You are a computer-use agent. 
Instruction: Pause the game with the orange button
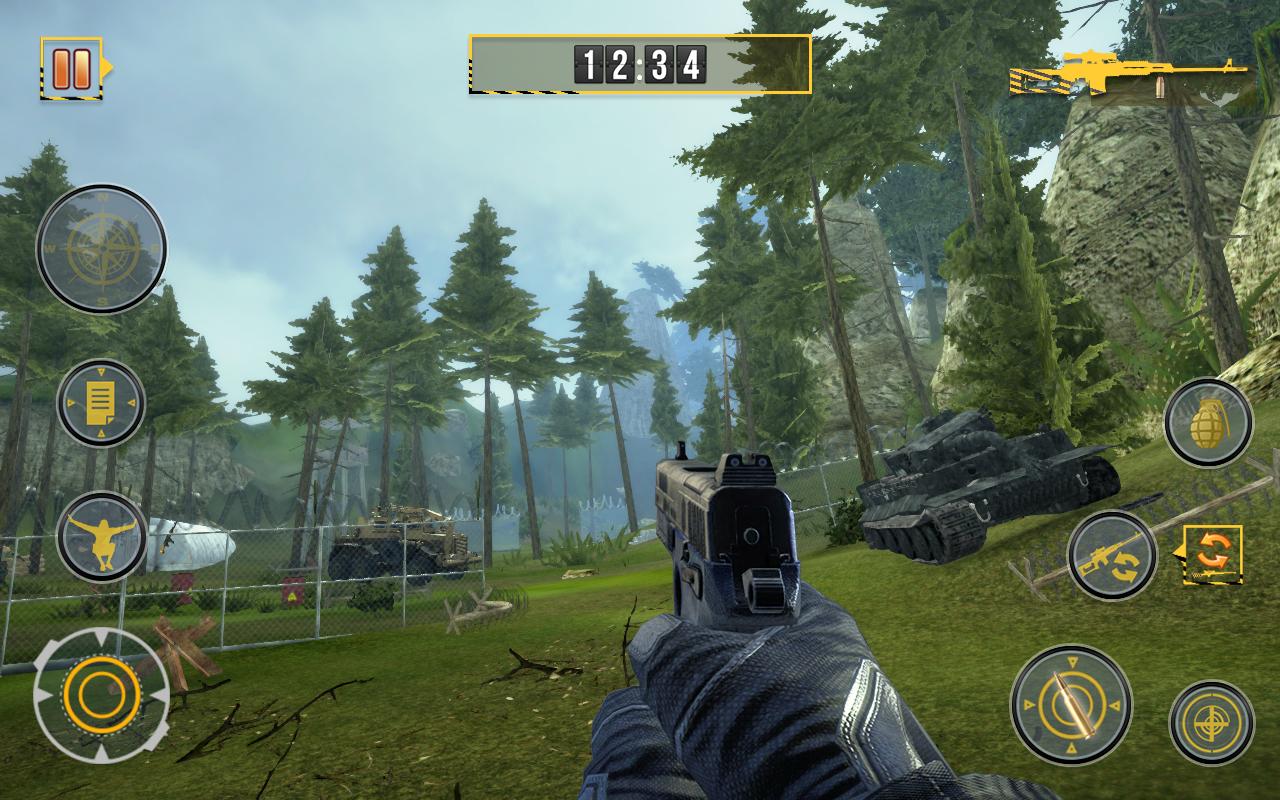point(72,67)
